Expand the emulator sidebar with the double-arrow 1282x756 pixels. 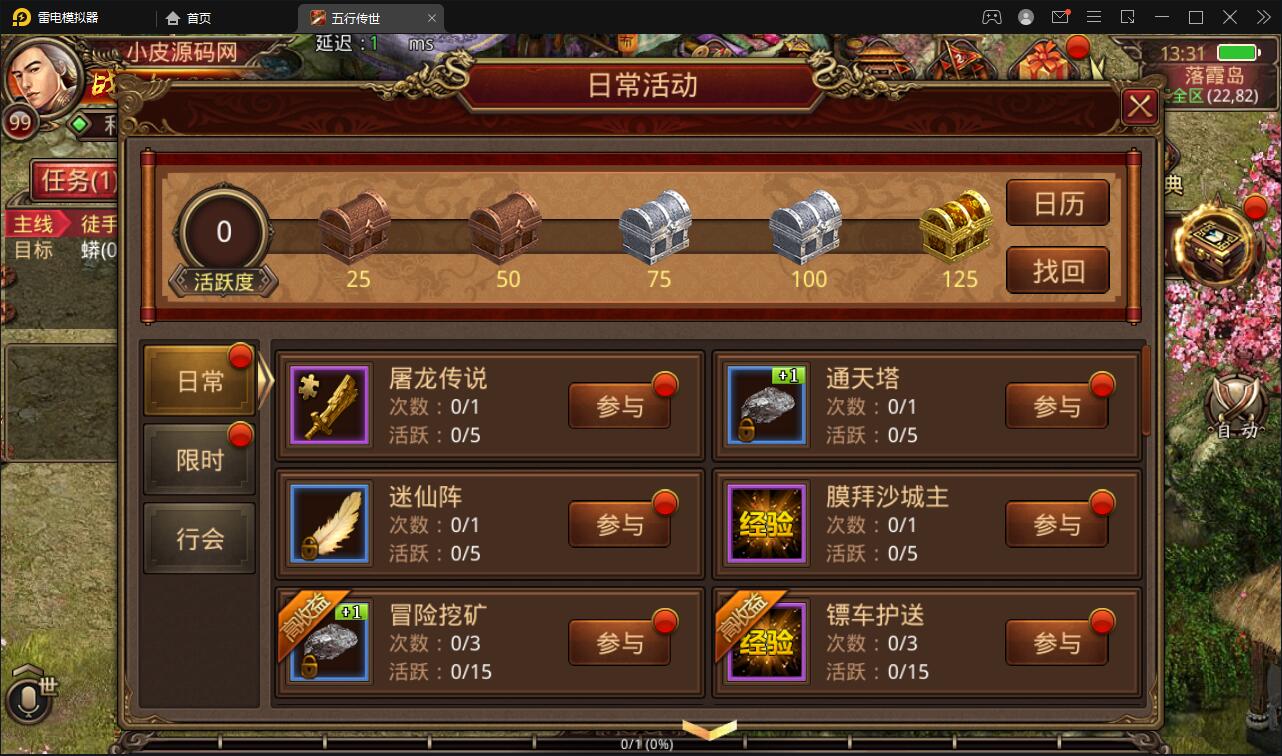[1264, 16]
